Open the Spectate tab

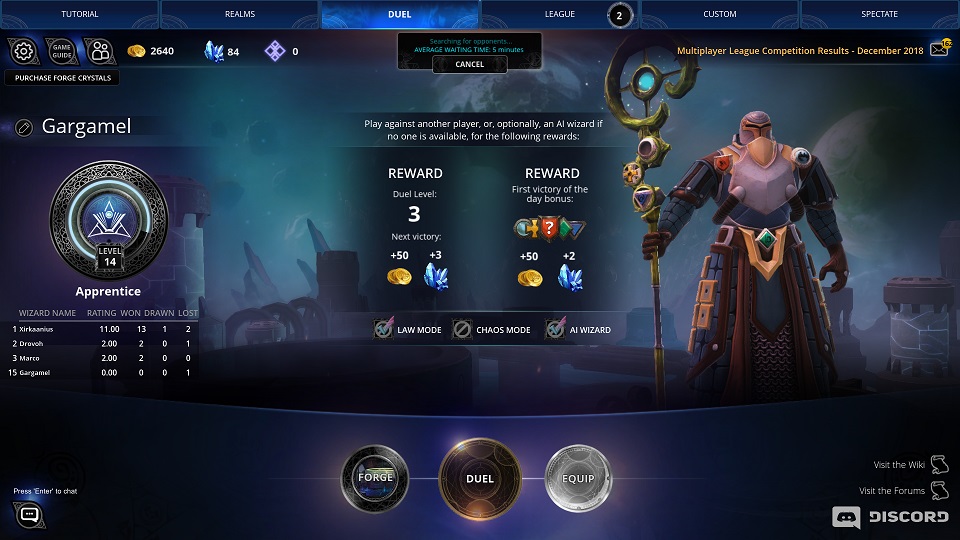point(880,14)
